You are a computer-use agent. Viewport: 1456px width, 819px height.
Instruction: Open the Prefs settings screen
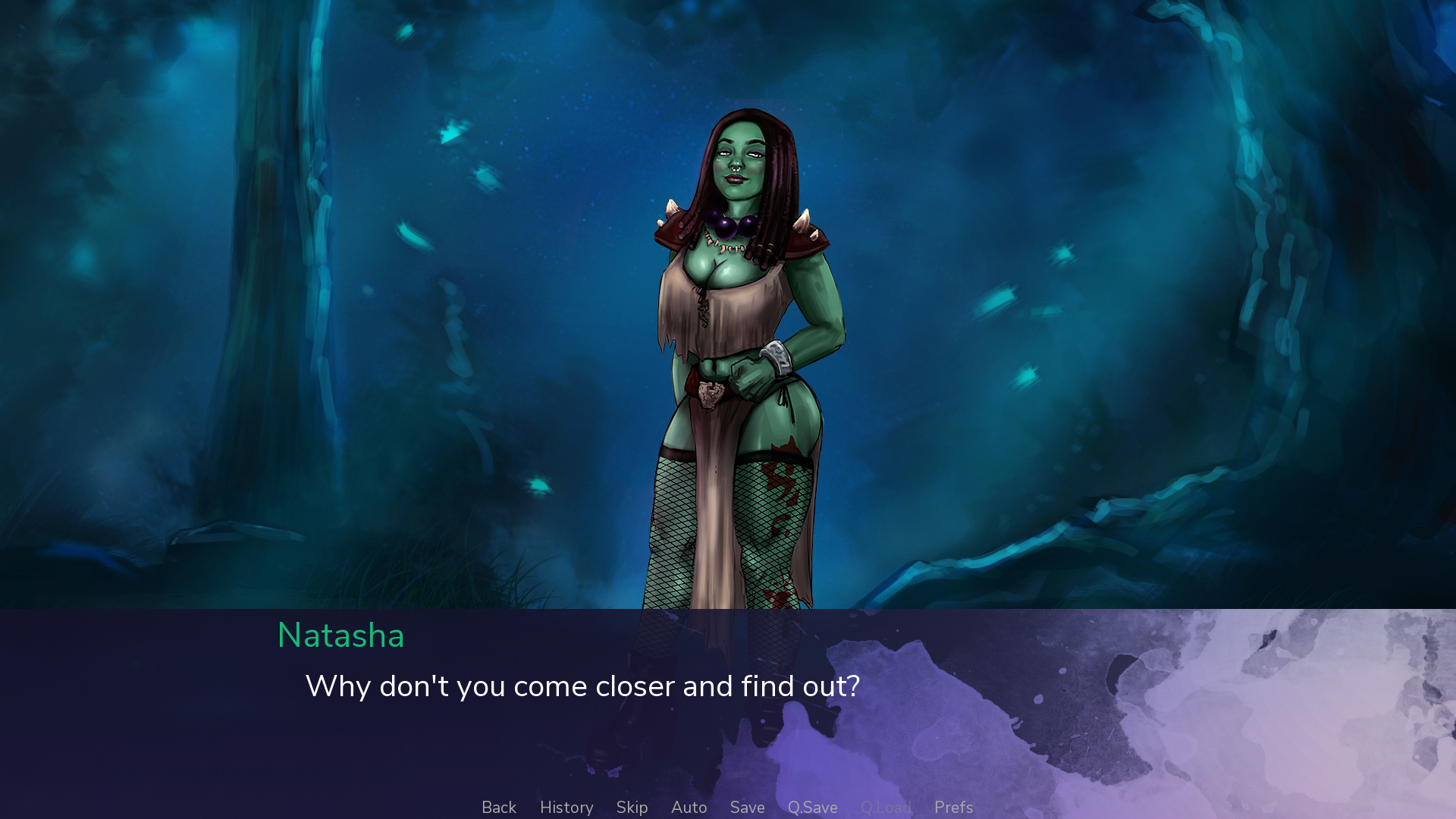click(x=953, y=808)
